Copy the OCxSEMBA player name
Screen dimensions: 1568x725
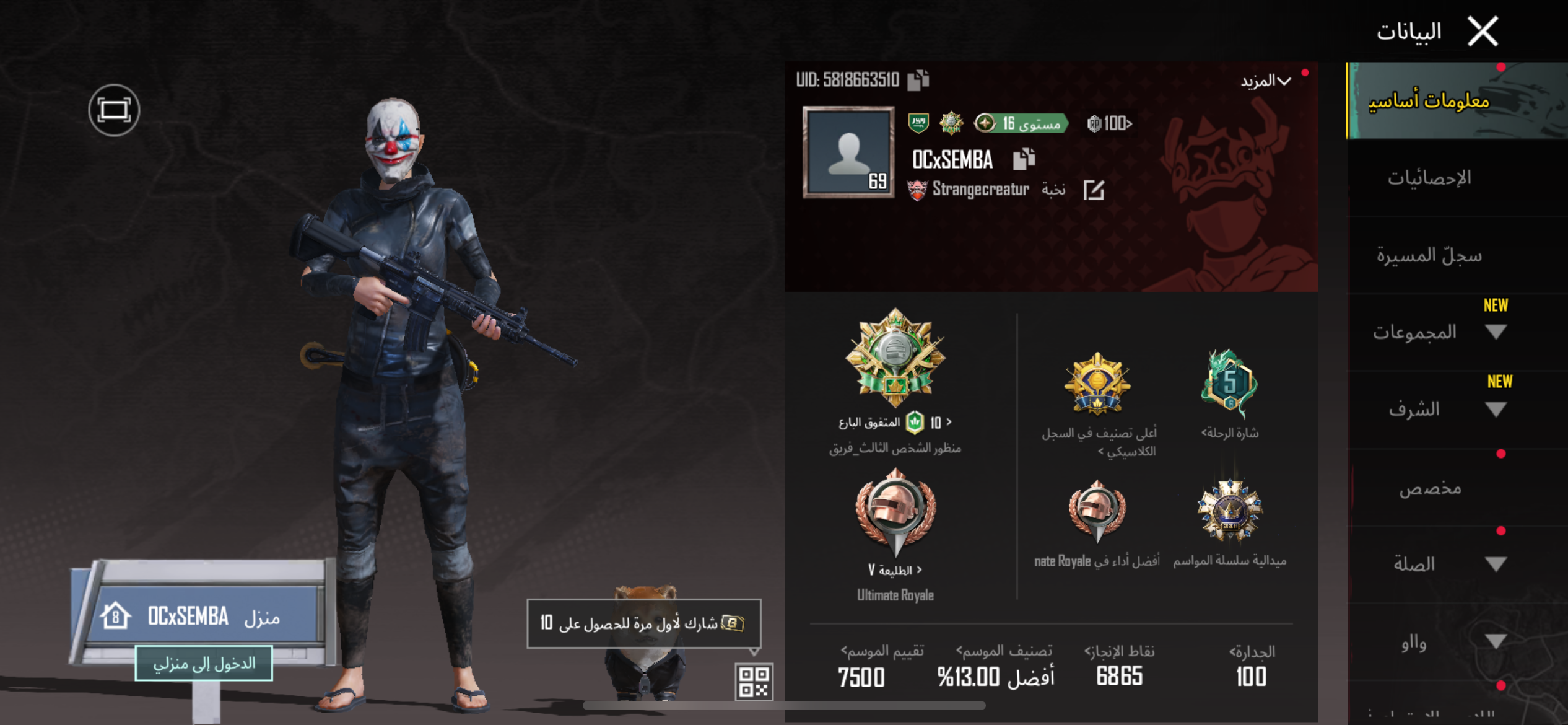tap(1024, 159)
